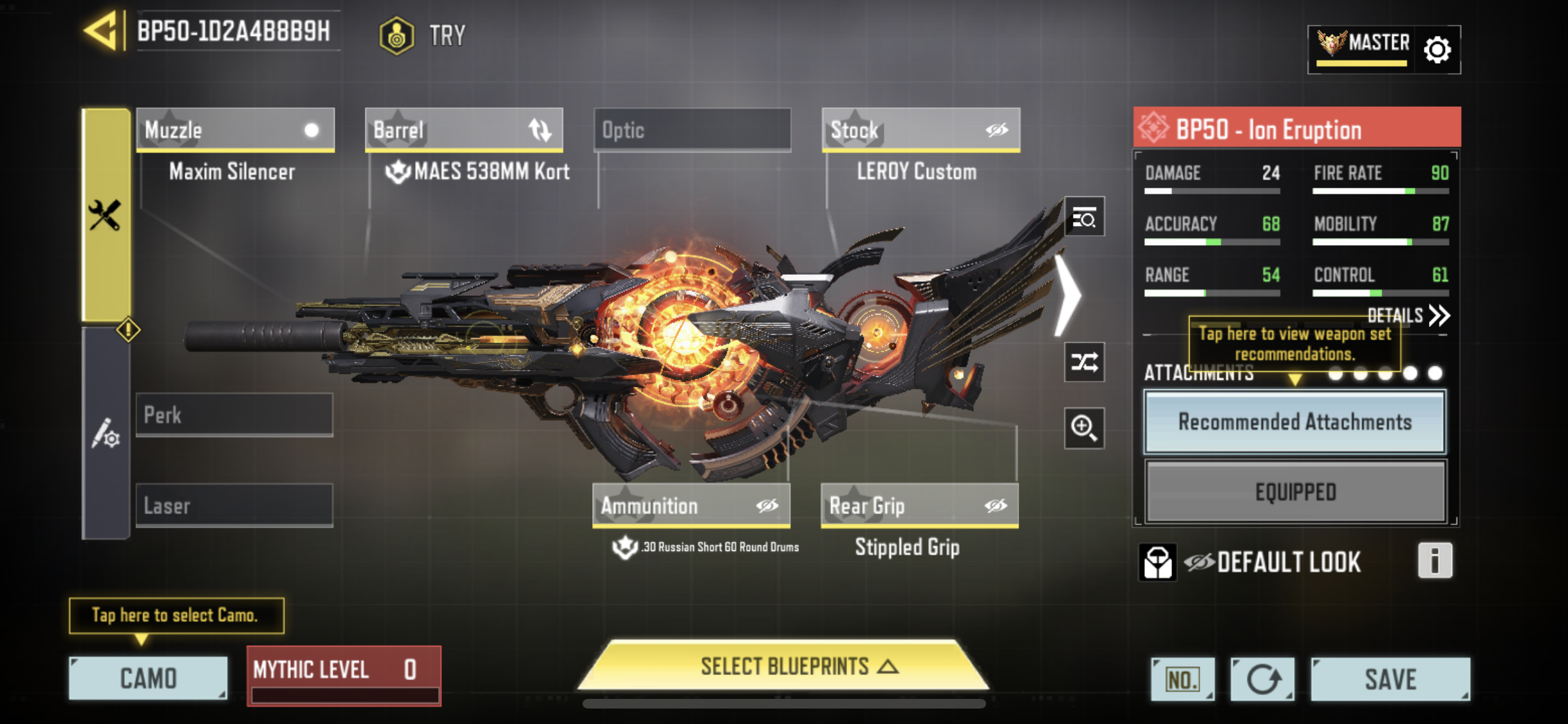The height and width of the screenshot is (724, 1568).
Task: Open settings via the gear icon
Action: (x=1437, y=50)
